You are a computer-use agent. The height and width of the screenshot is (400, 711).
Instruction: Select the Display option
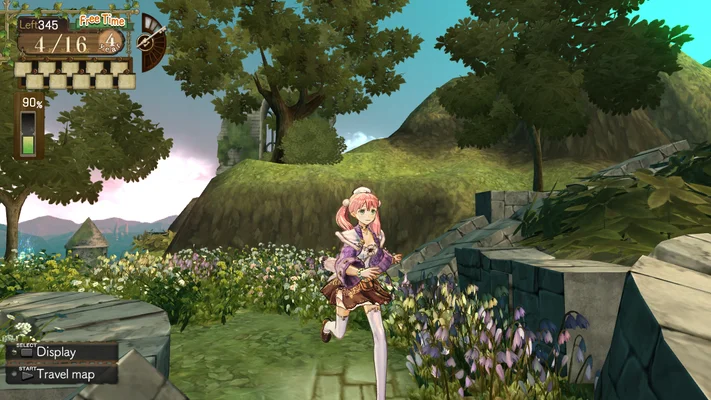coord(55,351)
